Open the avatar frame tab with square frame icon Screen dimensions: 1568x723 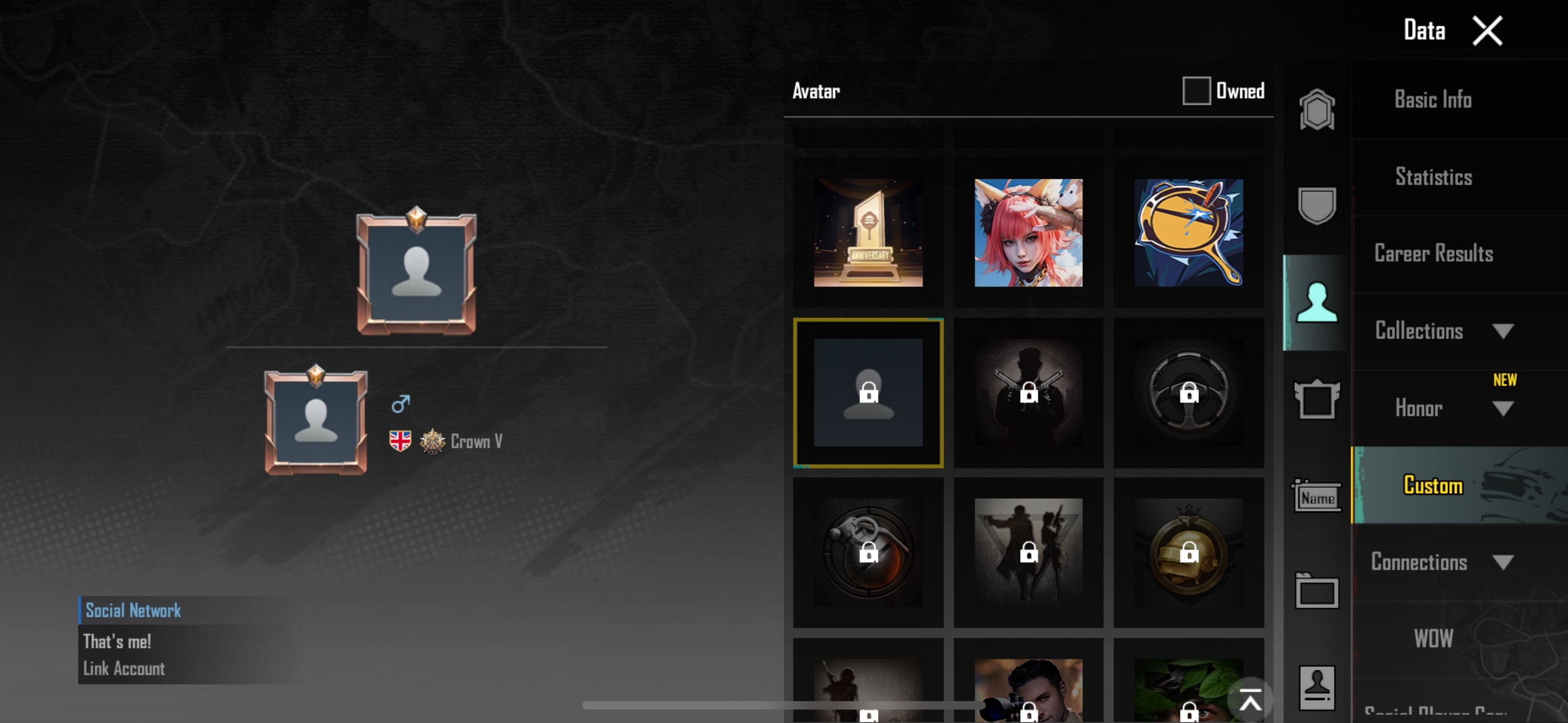(x=1317, y=400)
